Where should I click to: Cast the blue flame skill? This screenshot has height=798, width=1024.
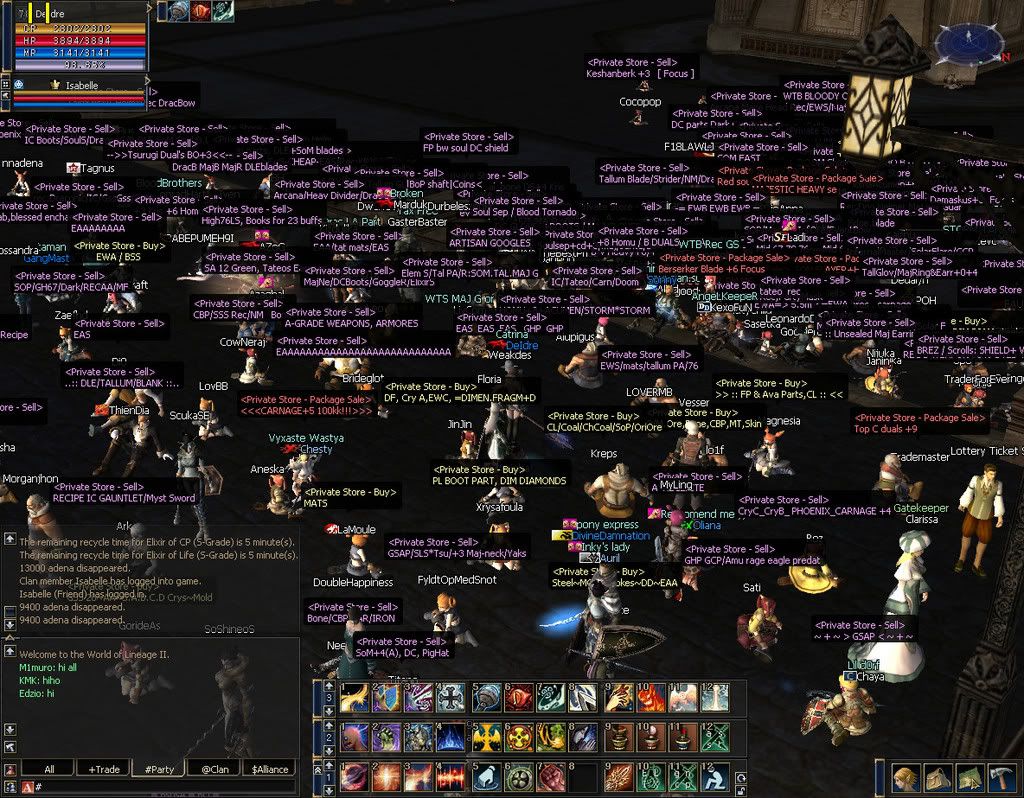(x=451, y=737)
